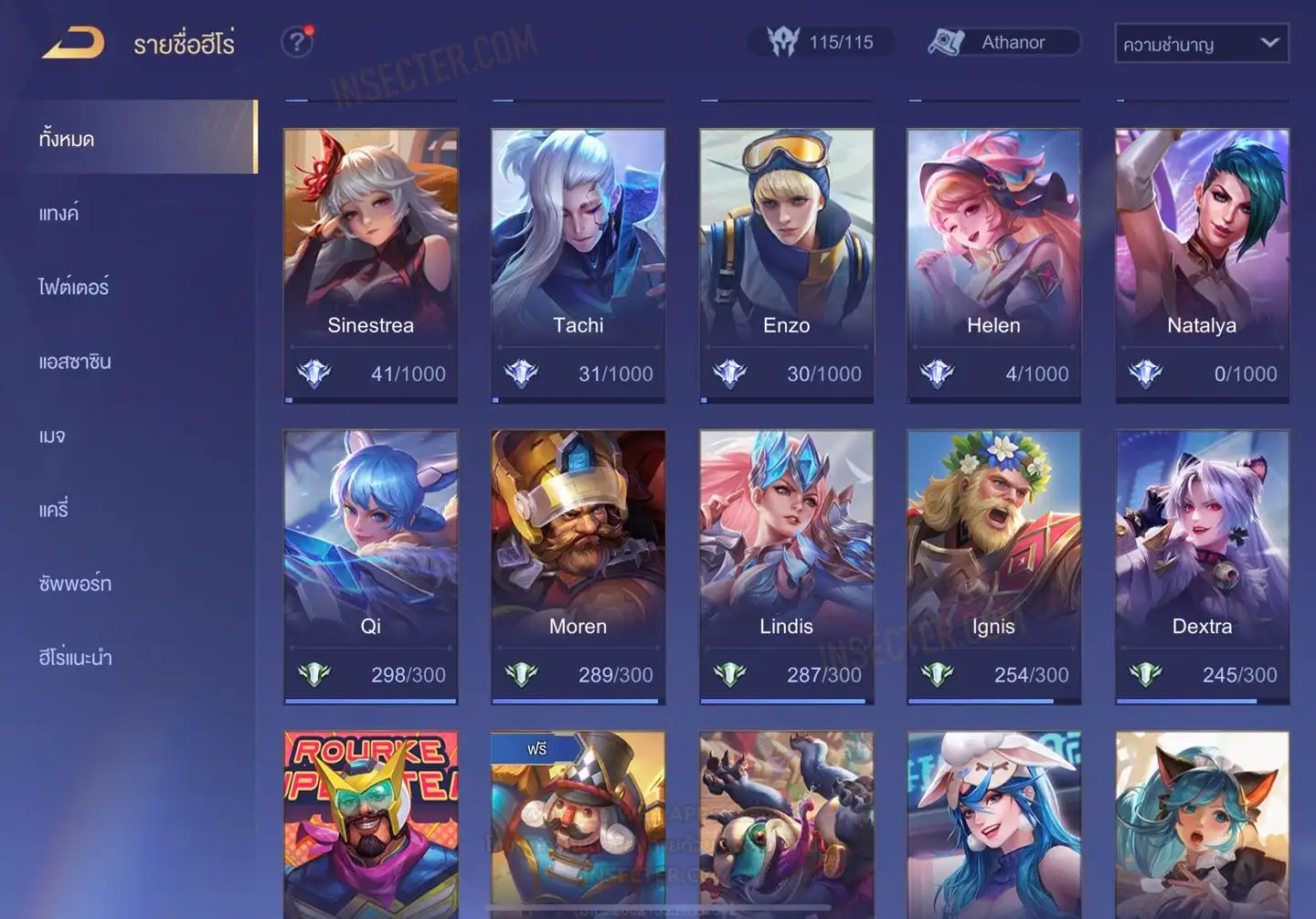1316x919 pixels.
Task: Select the Sinestrea hero card
Action: tap(370, 265)
